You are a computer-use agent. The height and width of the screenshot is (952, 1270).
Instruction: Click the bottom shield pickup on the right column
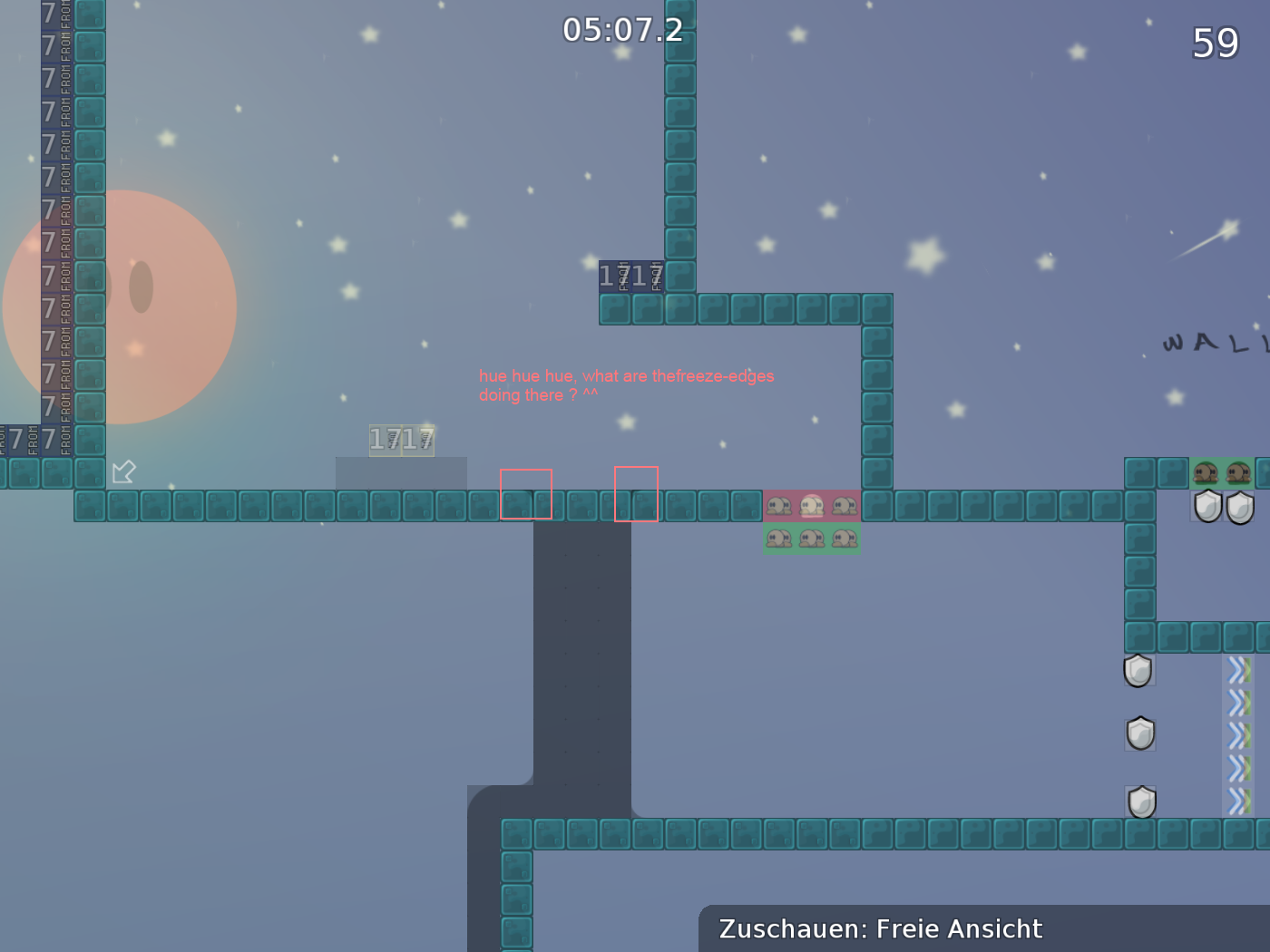pos(1140,801)
